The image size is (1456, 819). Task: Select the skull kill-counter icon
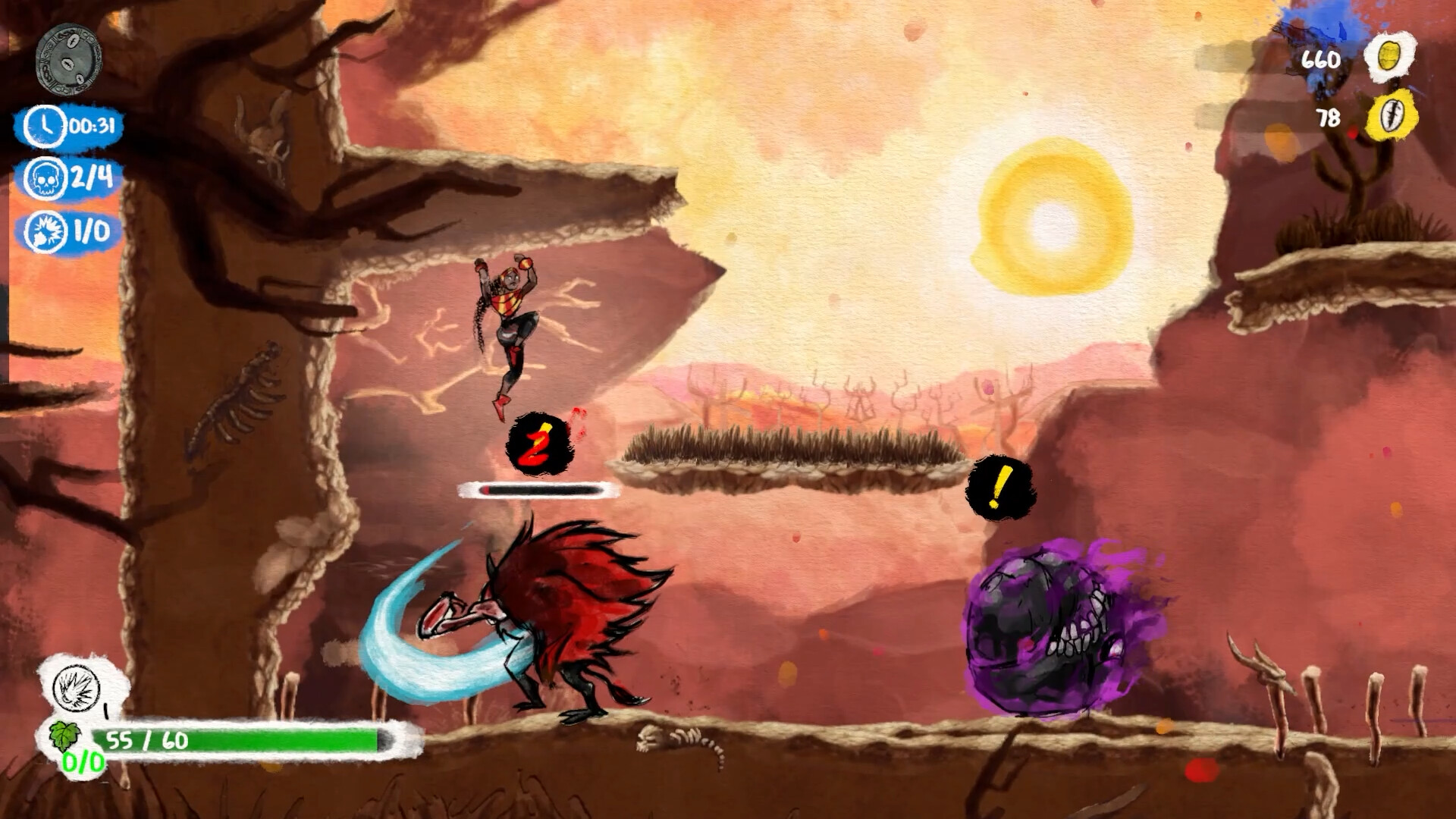coord(45,179)
